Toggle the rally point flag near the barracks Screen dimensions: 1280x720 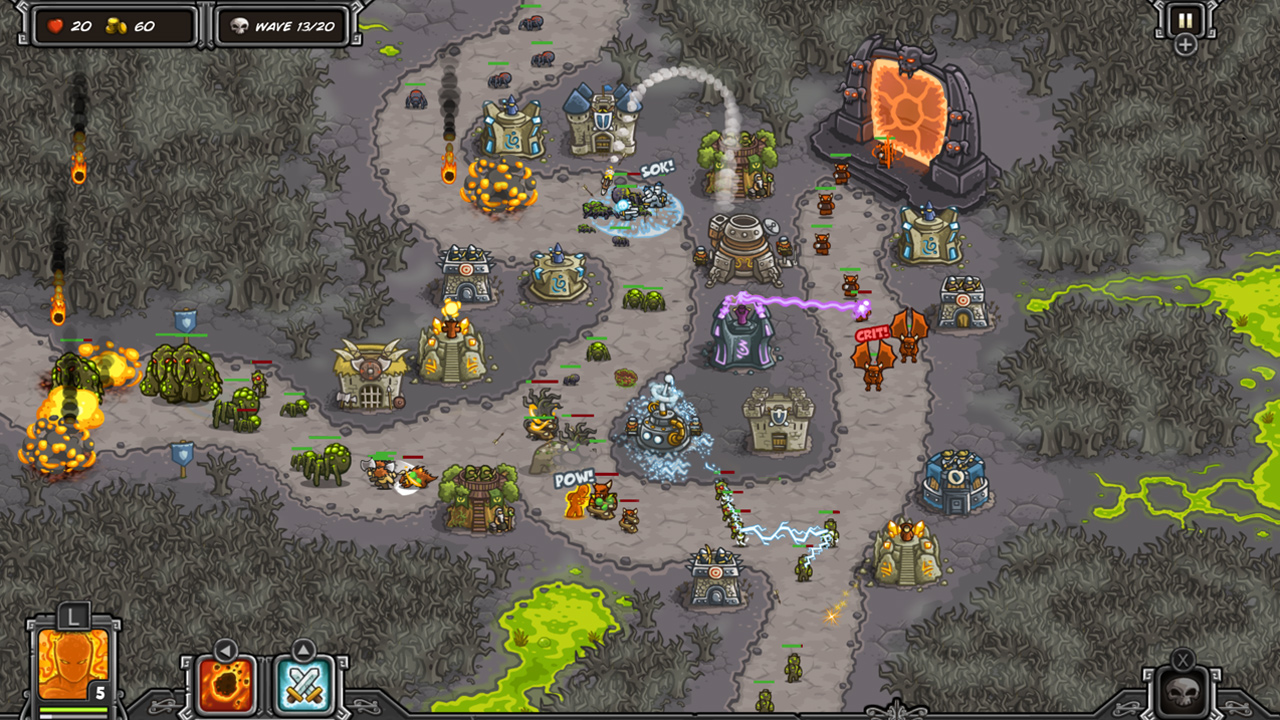tap(183, 455)
